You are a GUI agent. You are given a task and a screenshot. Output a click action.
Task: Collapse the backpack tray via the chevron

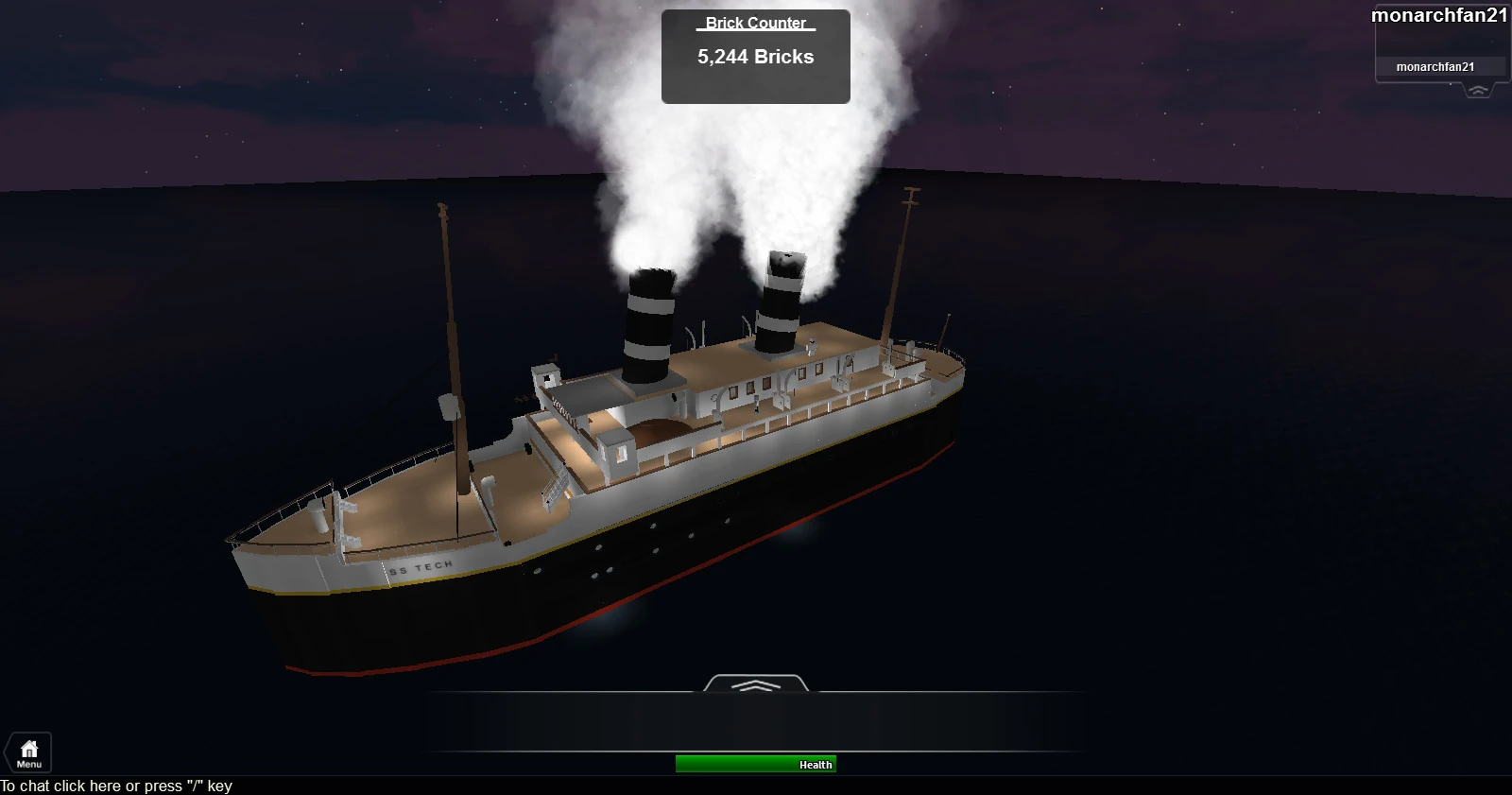coord(755,687)
